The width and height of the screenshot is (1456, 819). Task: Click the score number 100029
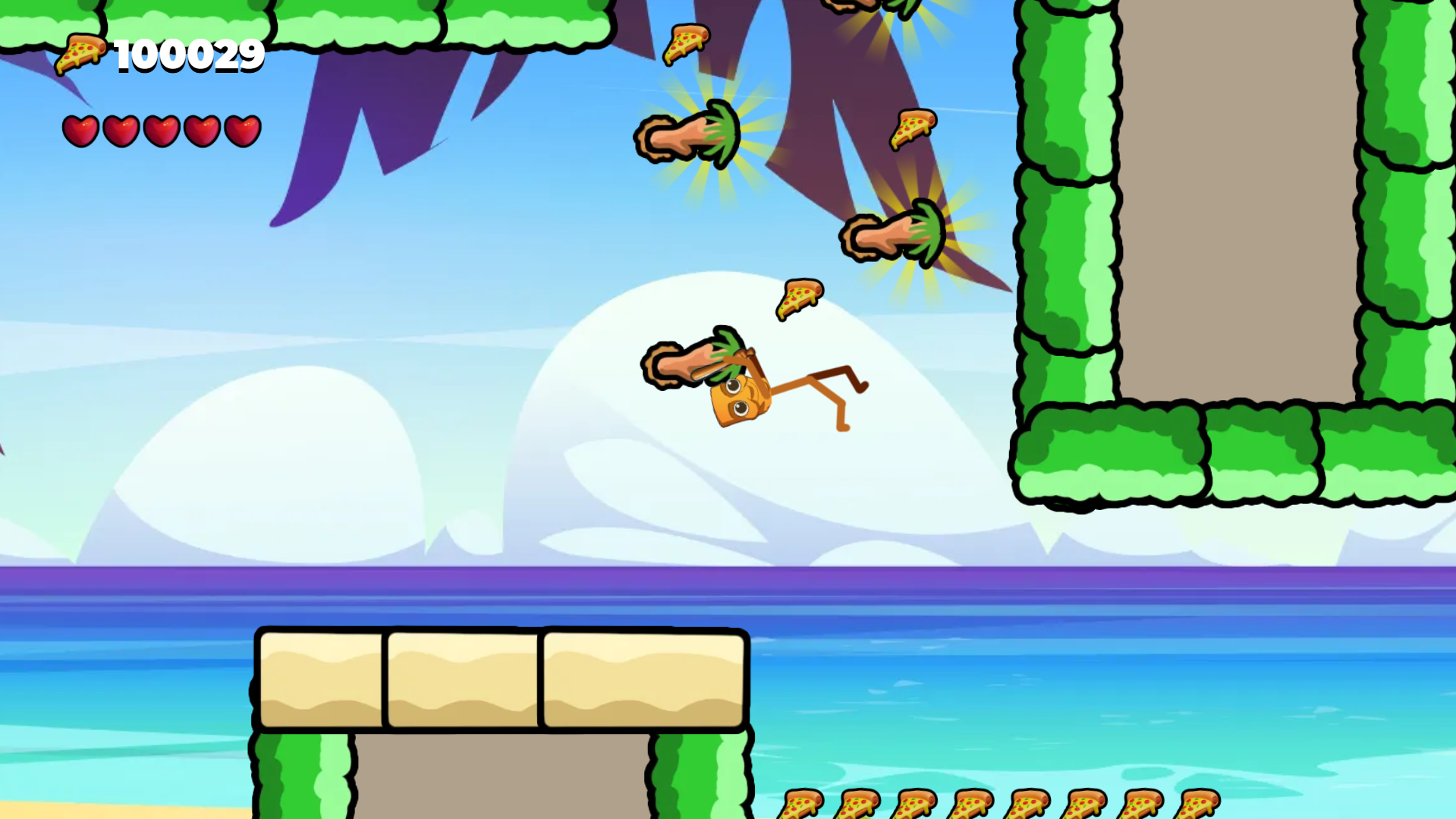tap(188, 55)
